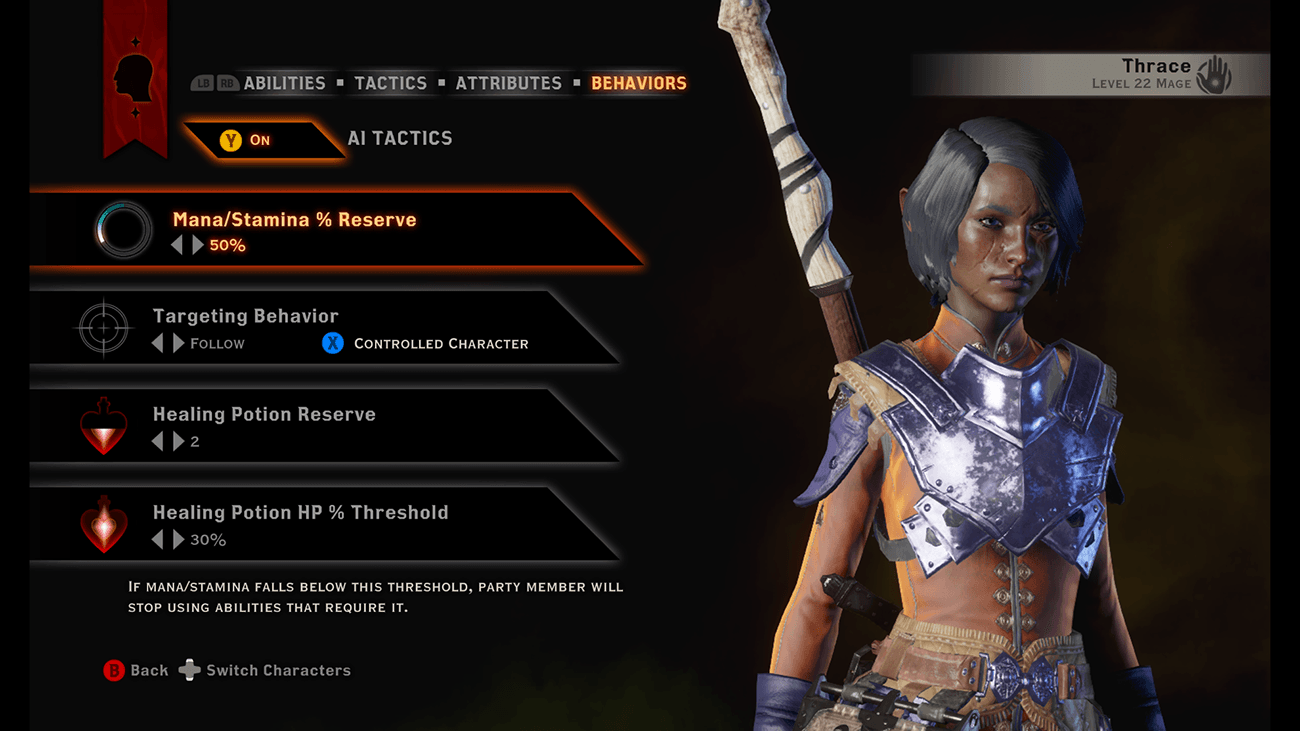Click Switch Characters
Viewport: 1300px width, 731px height.
click(266, 670)
